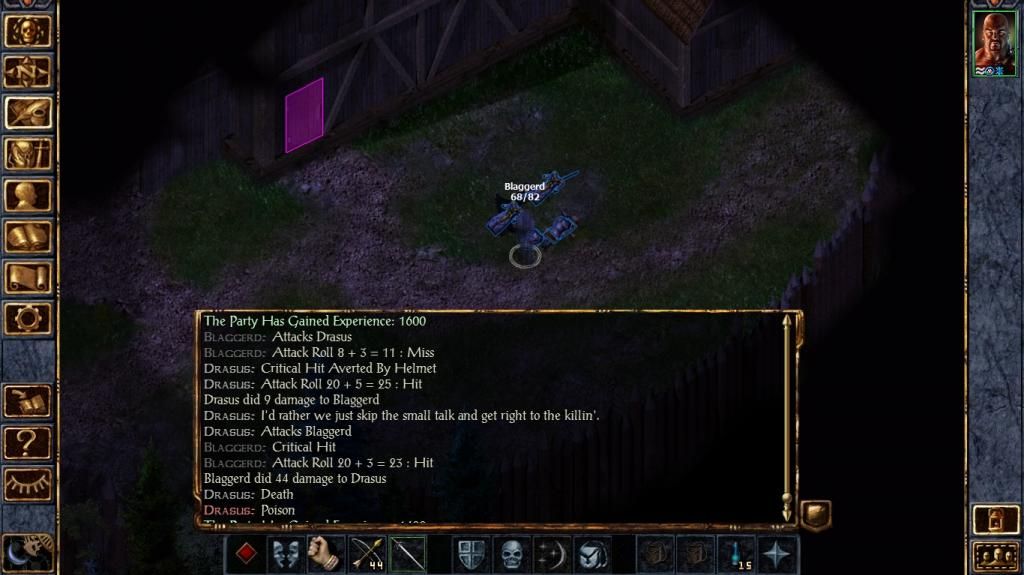Image resolution: width=1024 pixels, height=575 pixels.
Task: Choose the fist weapon slot
Action: coord(326,554)
